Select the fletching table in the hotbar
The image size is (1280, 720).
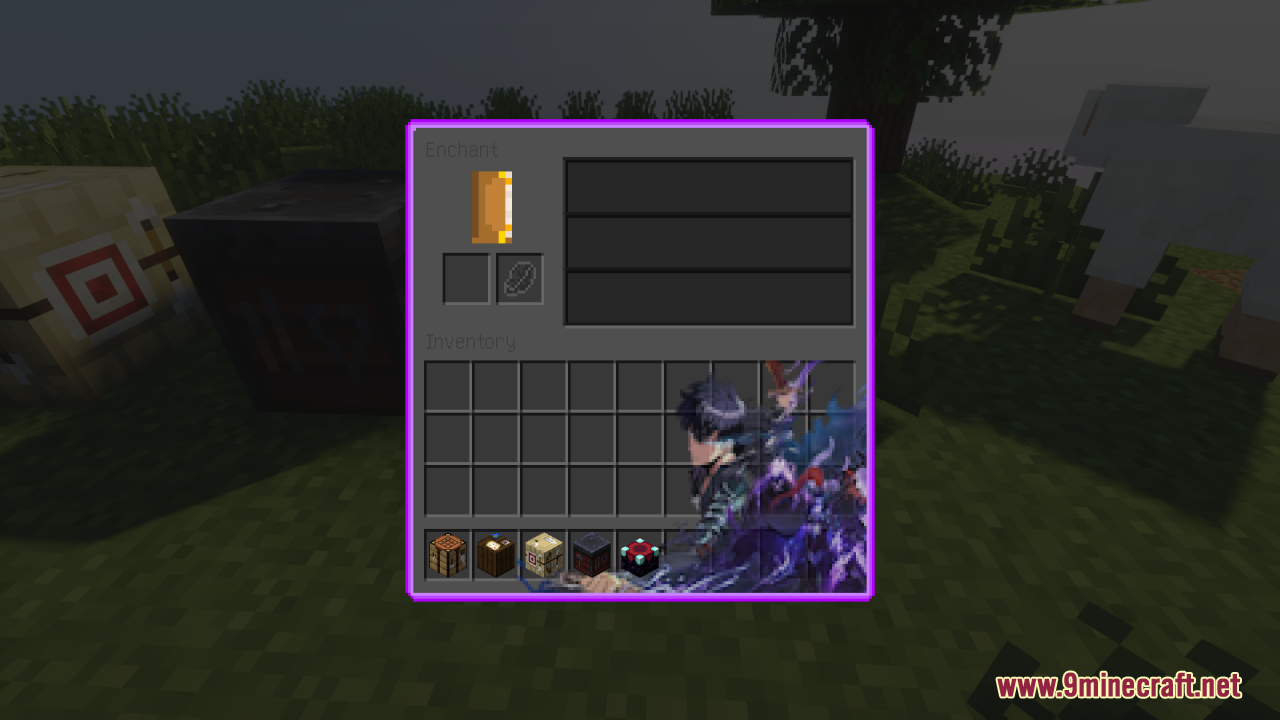pos(543,552)
